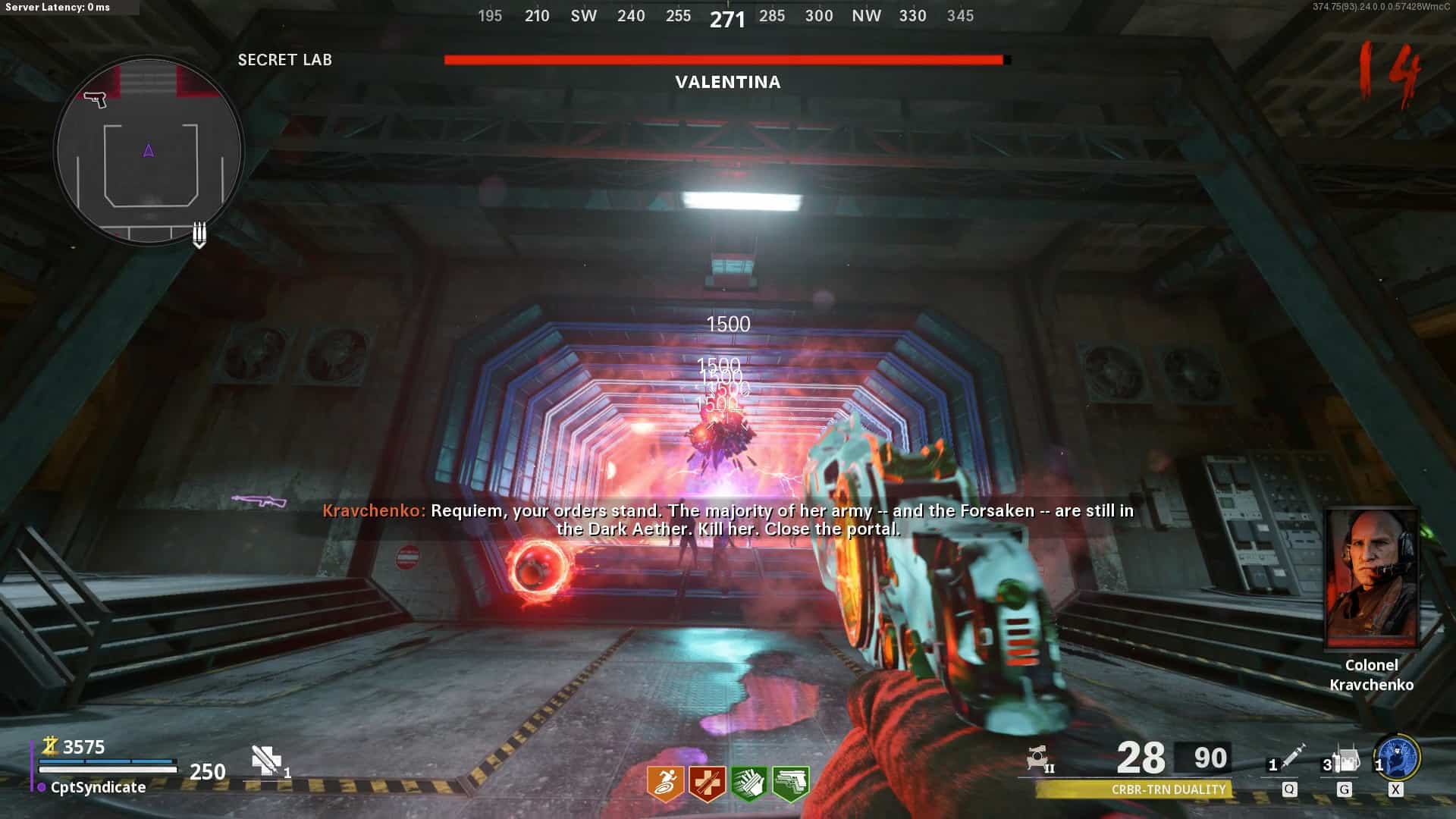The image size is (1456, 819).
Task: Select the red cross Juggernog perk icon
Action: 707,783
